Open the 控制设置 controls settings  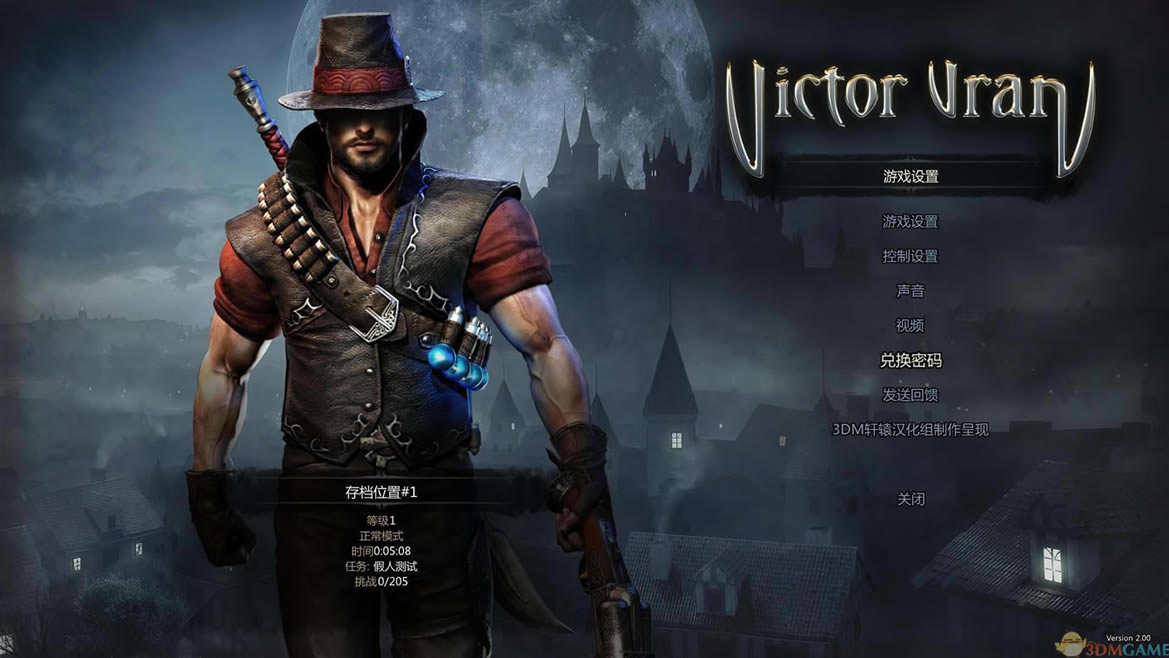pos(910,256)
